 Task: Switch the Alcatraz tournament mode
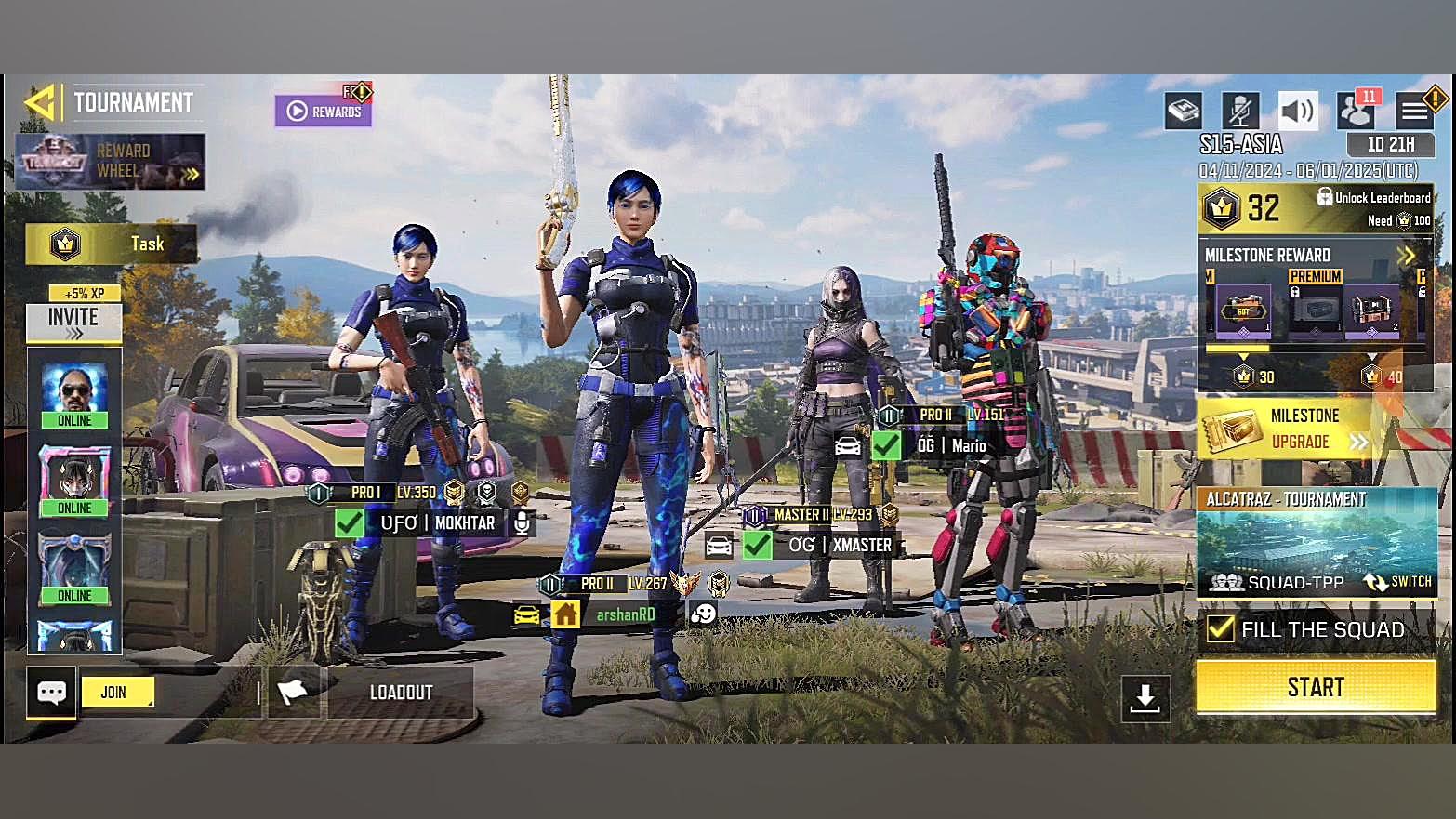1397,582
